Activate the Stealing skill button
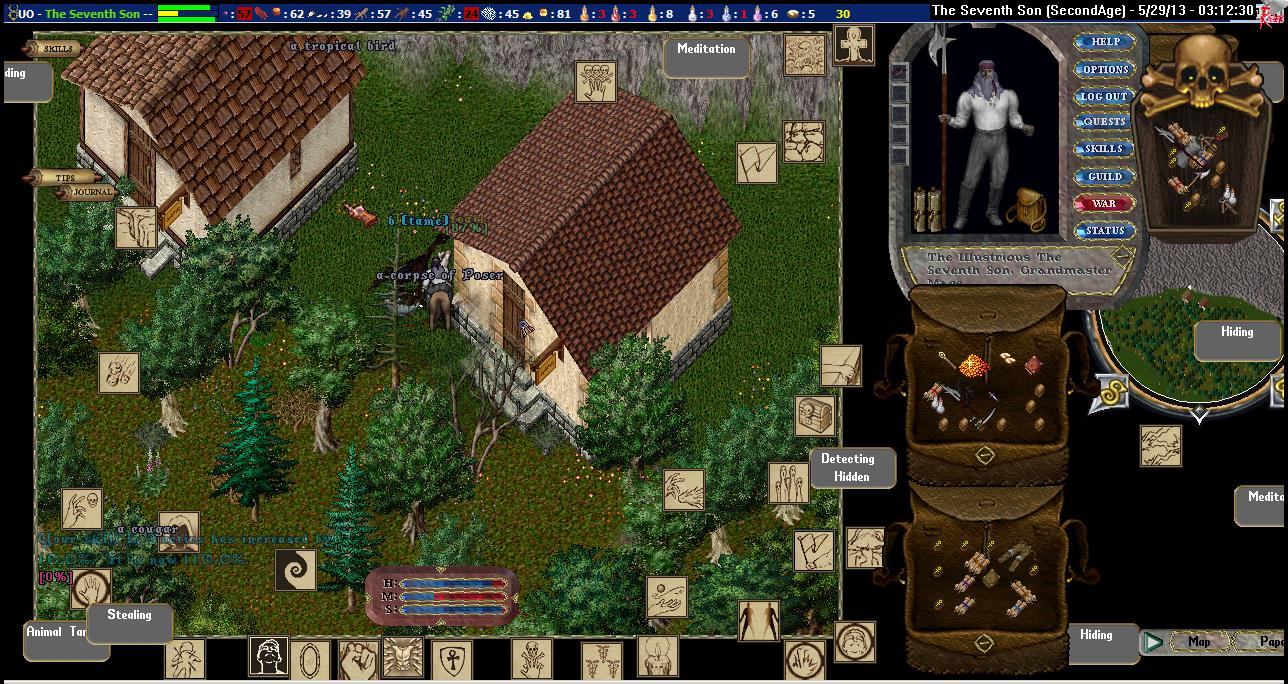This screenshot has height=684, width=1288. click(x=129, y=616)
